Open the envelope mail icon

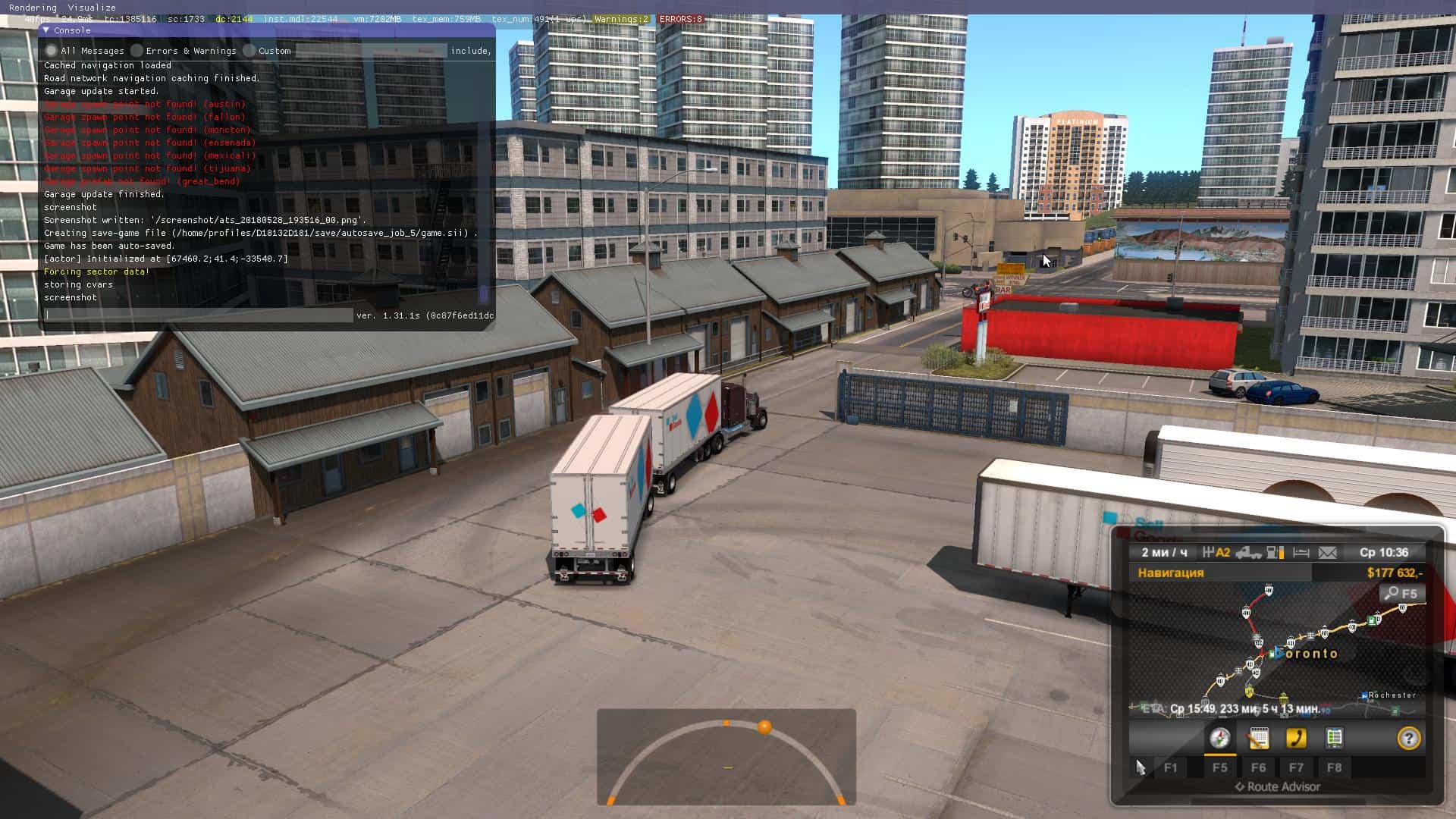coord(1327,553)
